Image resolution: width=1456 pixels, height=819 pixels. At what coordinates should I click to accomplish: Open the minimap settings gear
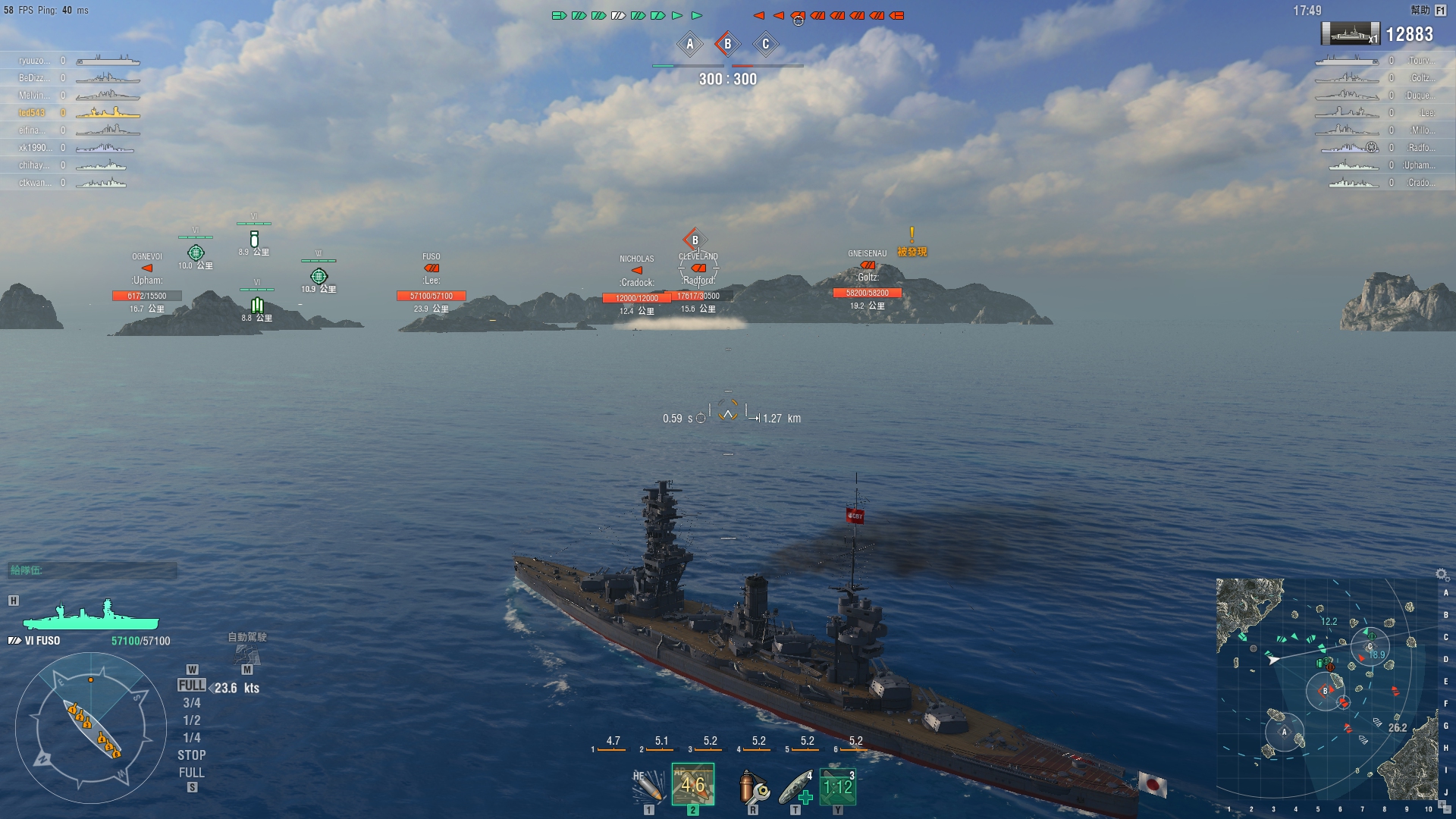(x=1442, y=575)
